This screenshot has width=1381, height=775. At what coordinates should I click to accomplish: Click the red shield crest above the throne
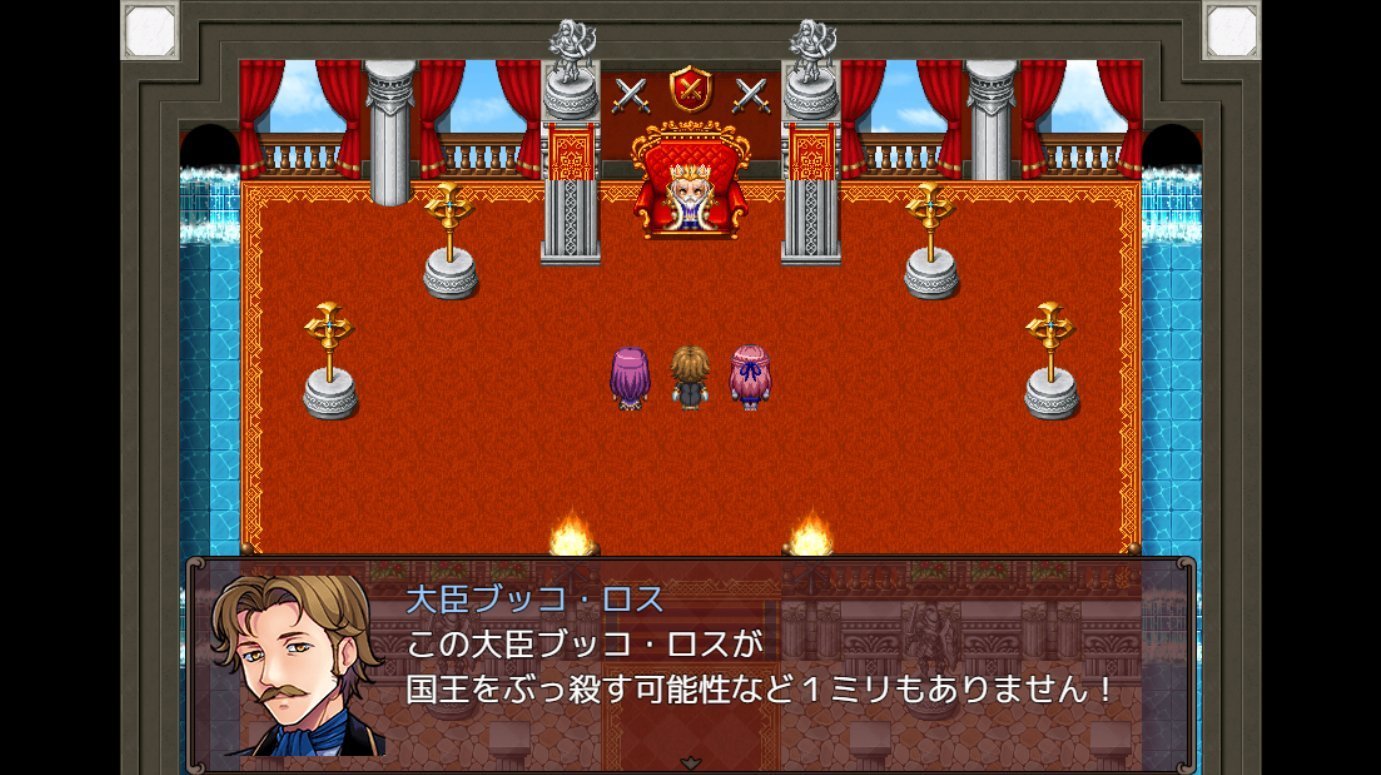coord(690,89)
